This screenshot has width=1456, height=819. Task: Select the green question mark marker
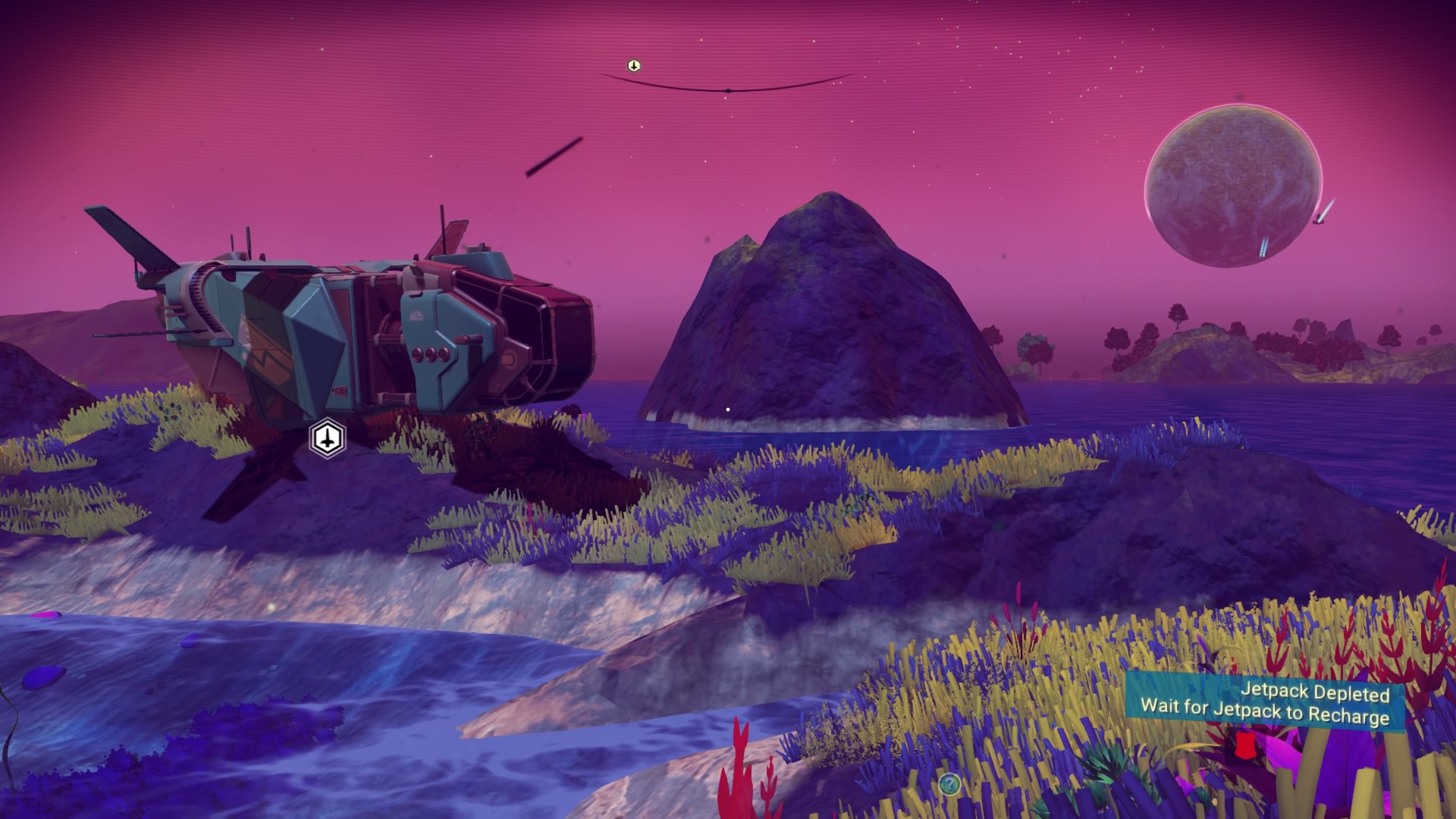pyautogui.click(x=949, y=783)
